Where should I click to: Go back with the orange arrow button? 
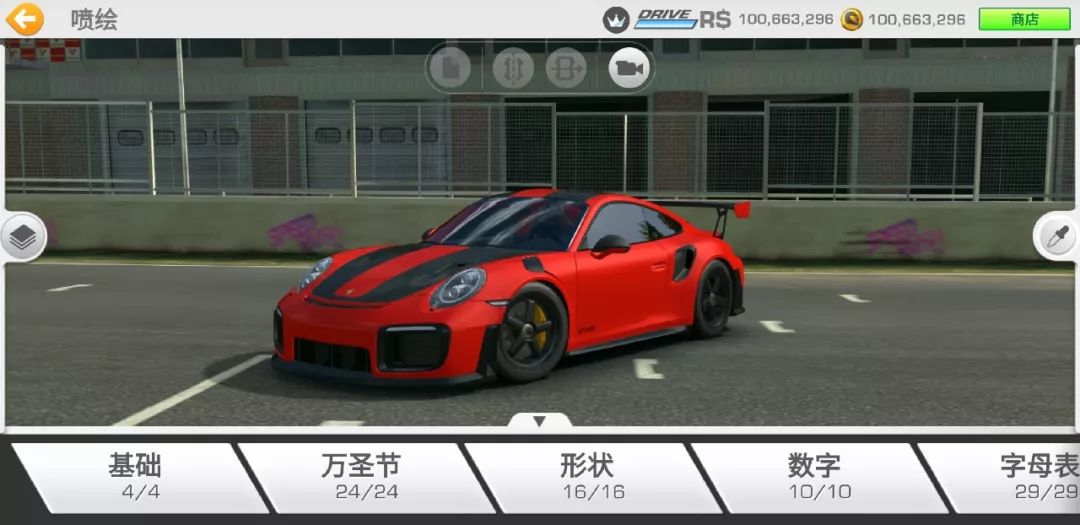click(25, 19)
